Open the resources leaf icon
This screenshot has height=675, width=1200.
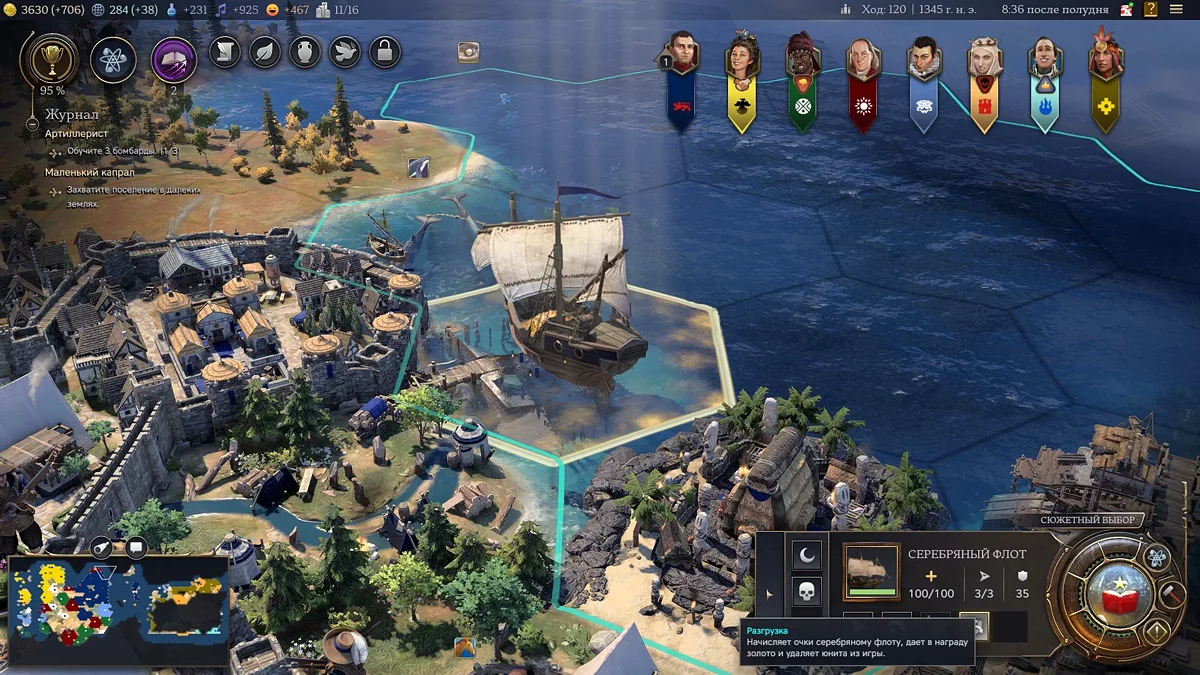264,51
